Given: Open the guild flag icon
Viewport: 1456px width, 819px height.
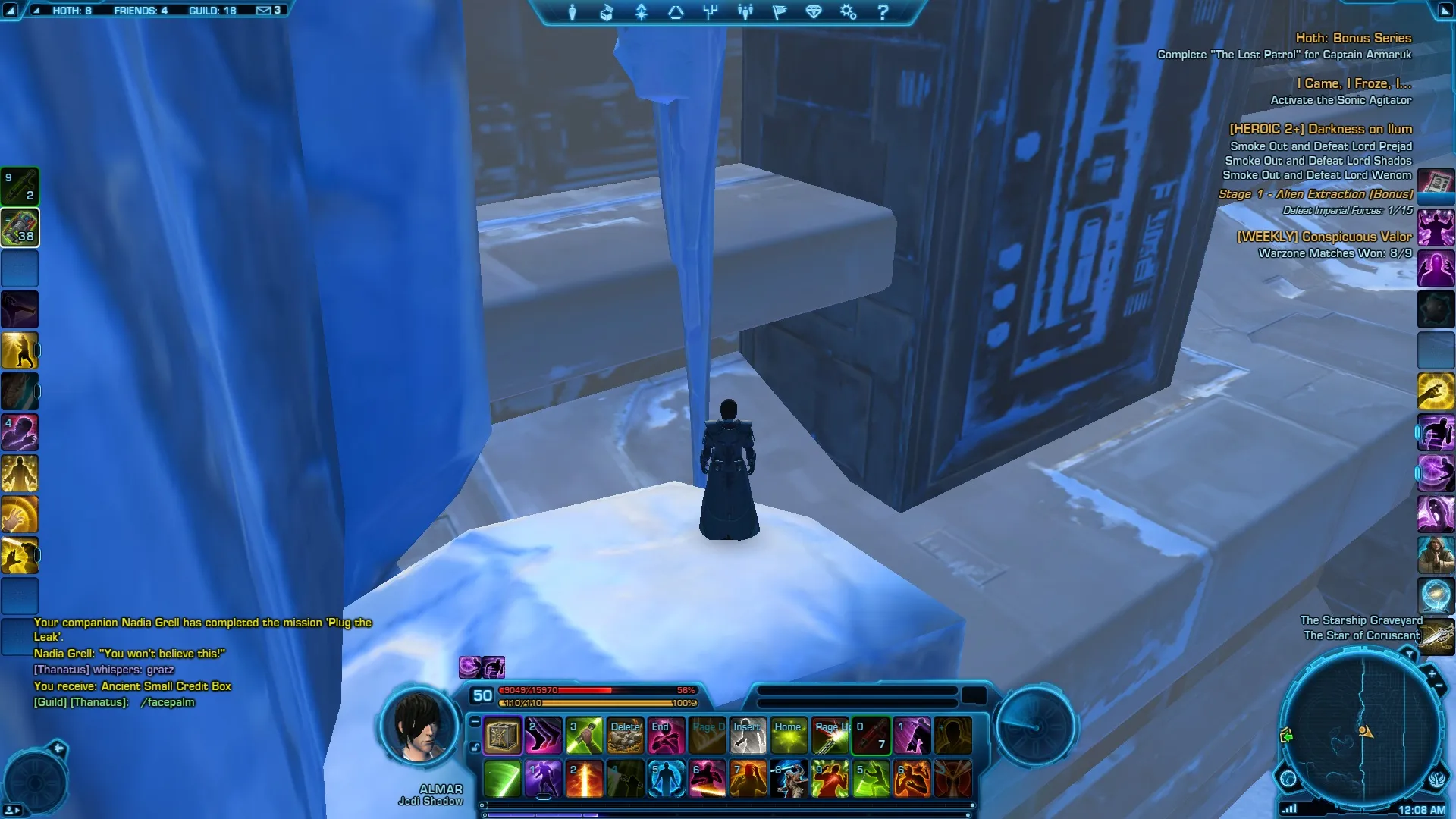Looking at the screenshot, I should pos(779,12).
